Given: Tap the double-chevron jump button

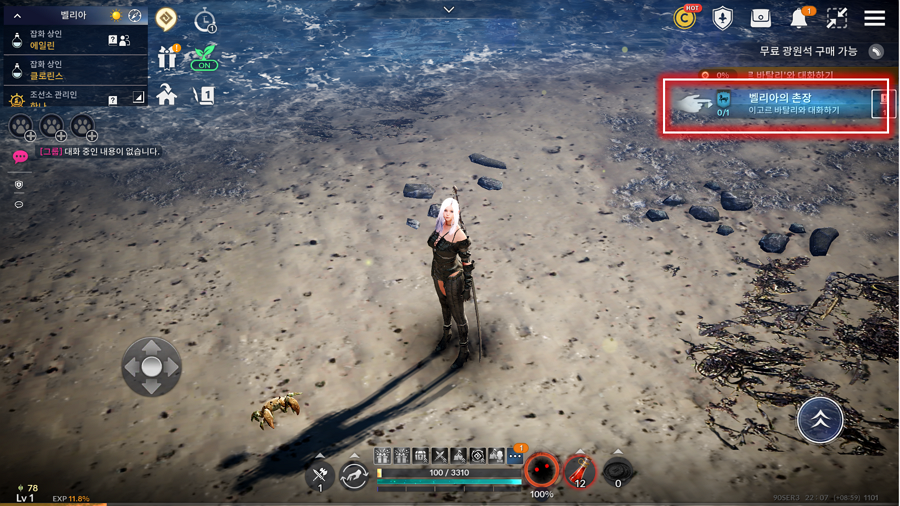Looking at the screenshot, I should pyautogui.click(x=820, y=421).
